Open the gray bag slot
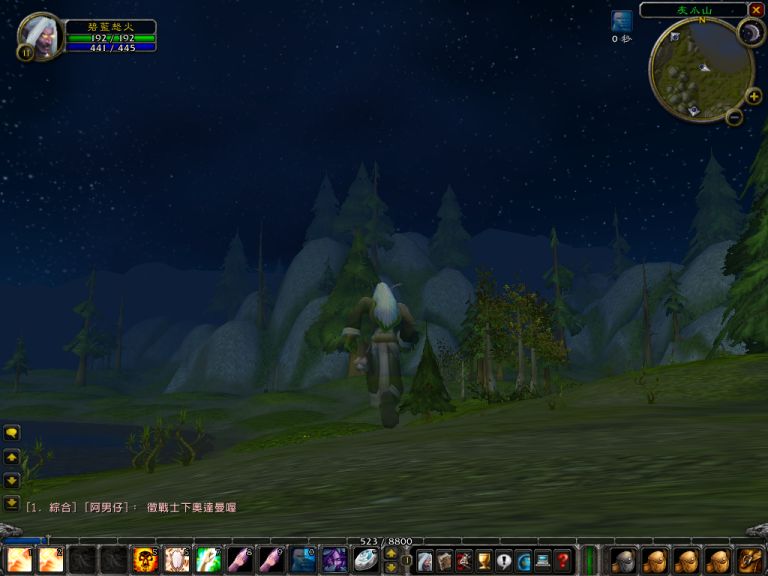Screen dimensions: 768x576 point(623,560)
